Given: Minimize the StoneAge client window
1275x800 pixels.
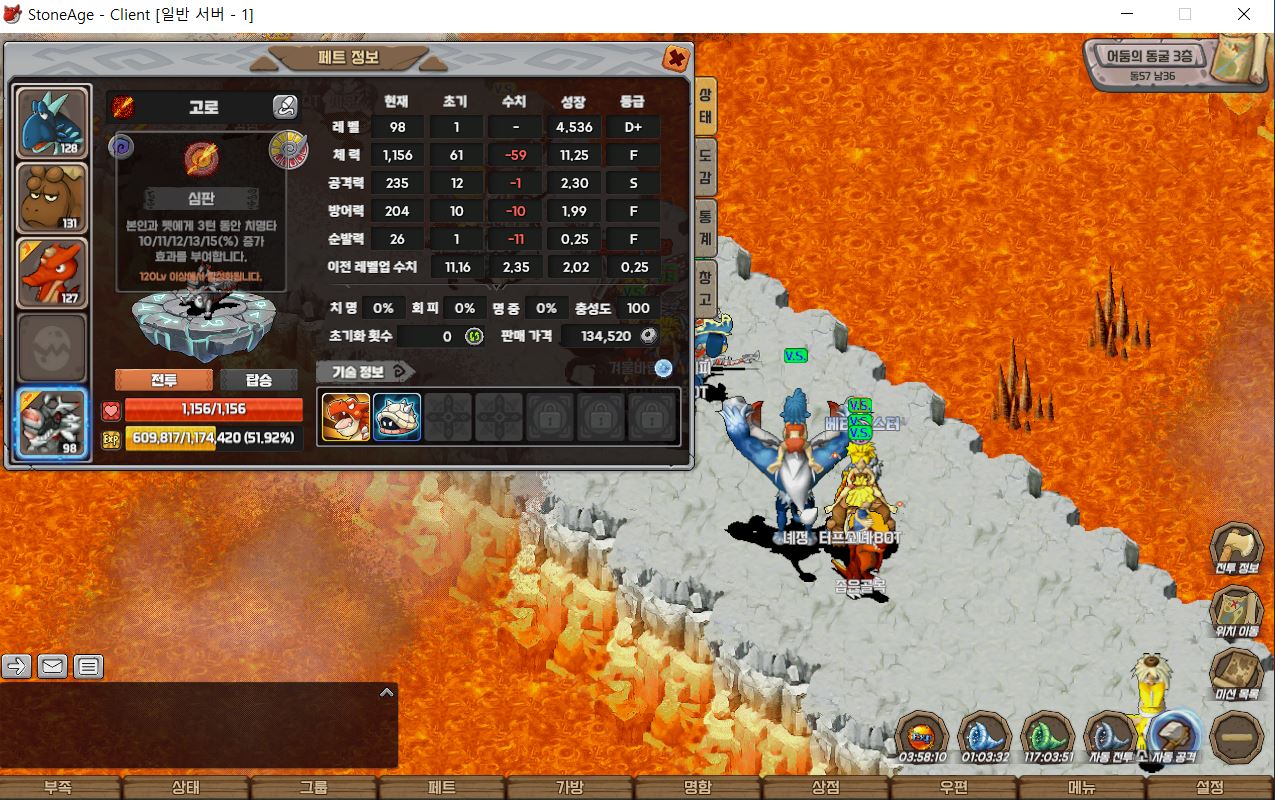Looking at the screenshot, I should (1127, 14).
